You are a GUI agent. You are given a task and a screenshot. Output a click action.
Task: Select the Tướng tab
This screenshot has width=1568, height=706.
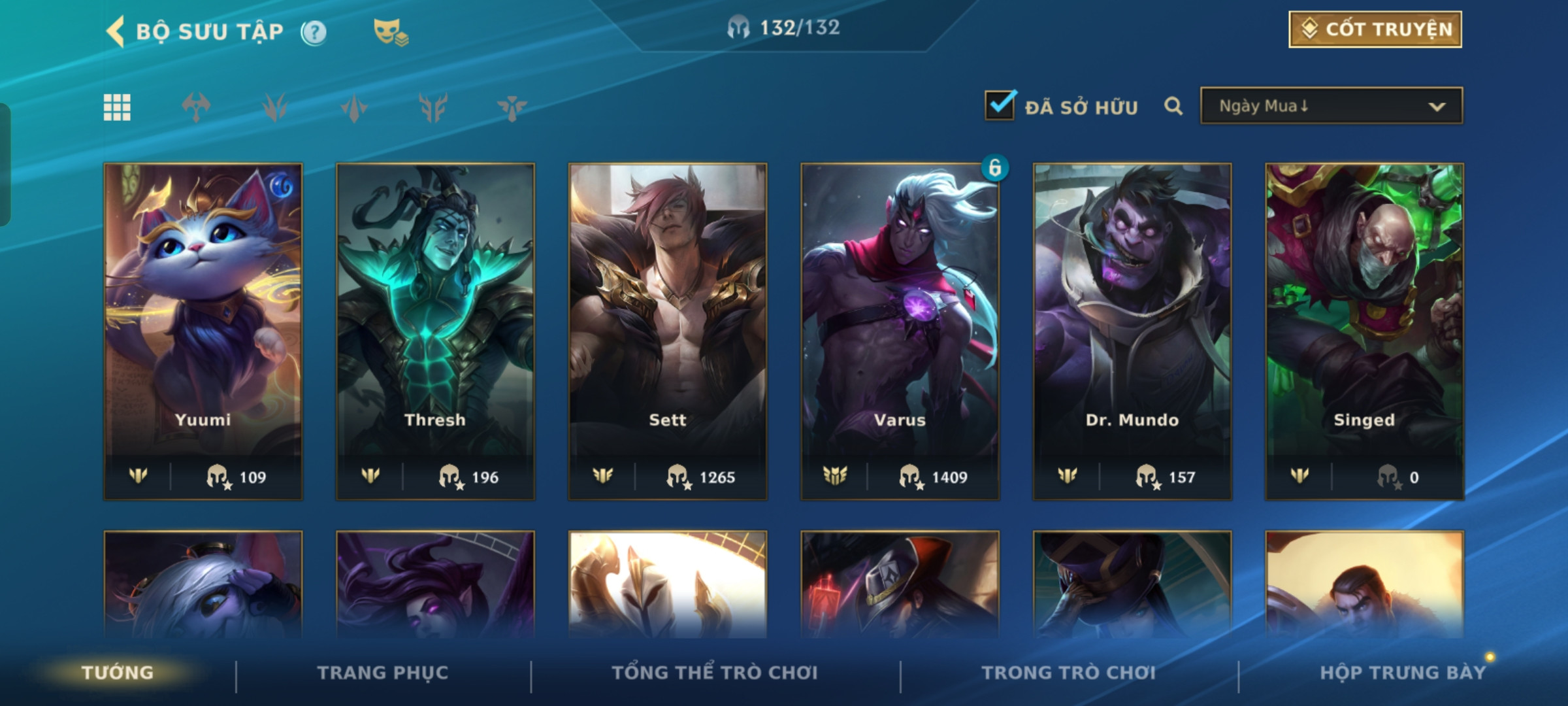click(x=118, y=673)
